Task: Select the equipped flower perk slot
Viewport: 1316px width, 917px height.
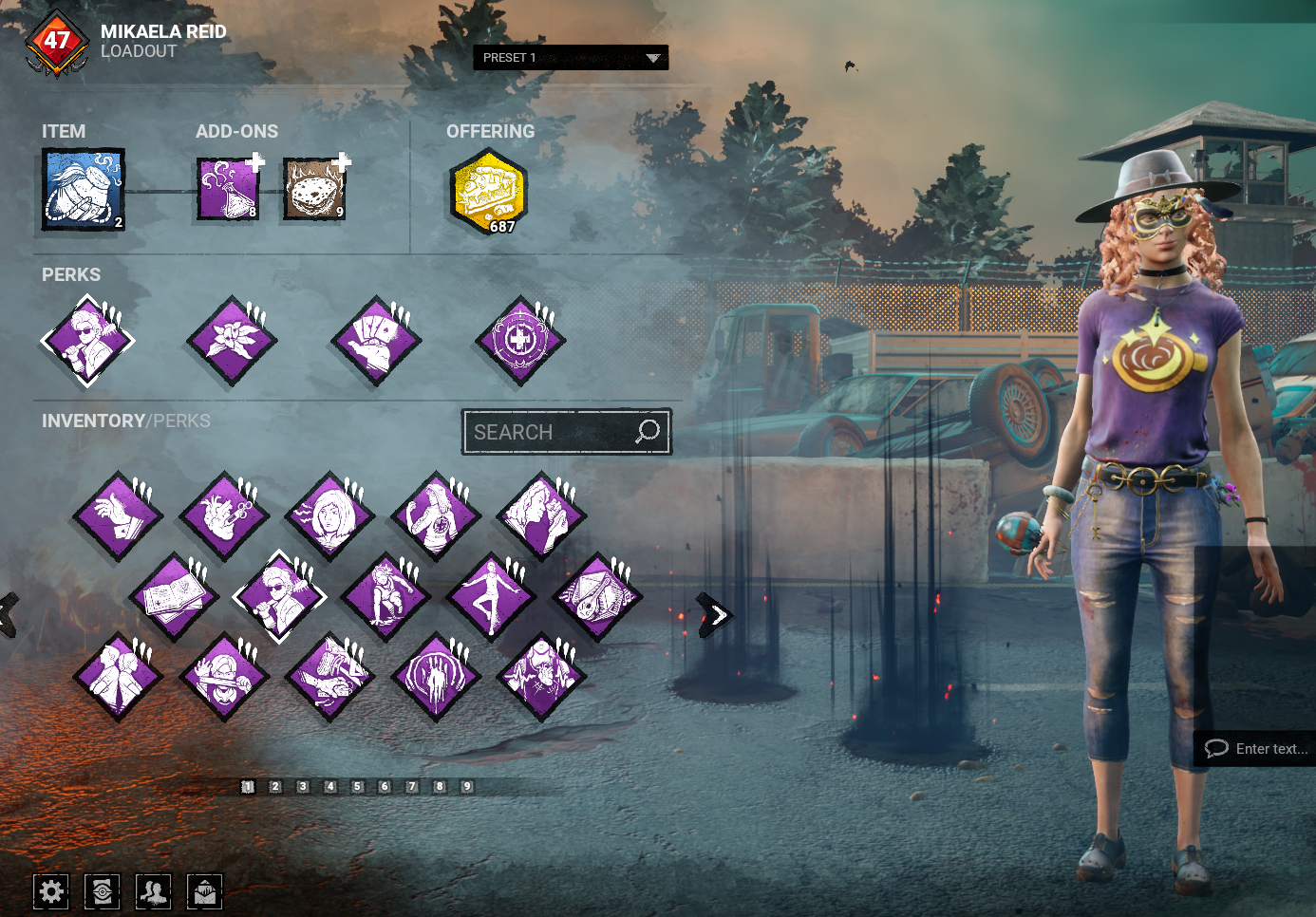Action: pyautogui.click(x=232, y=340)
